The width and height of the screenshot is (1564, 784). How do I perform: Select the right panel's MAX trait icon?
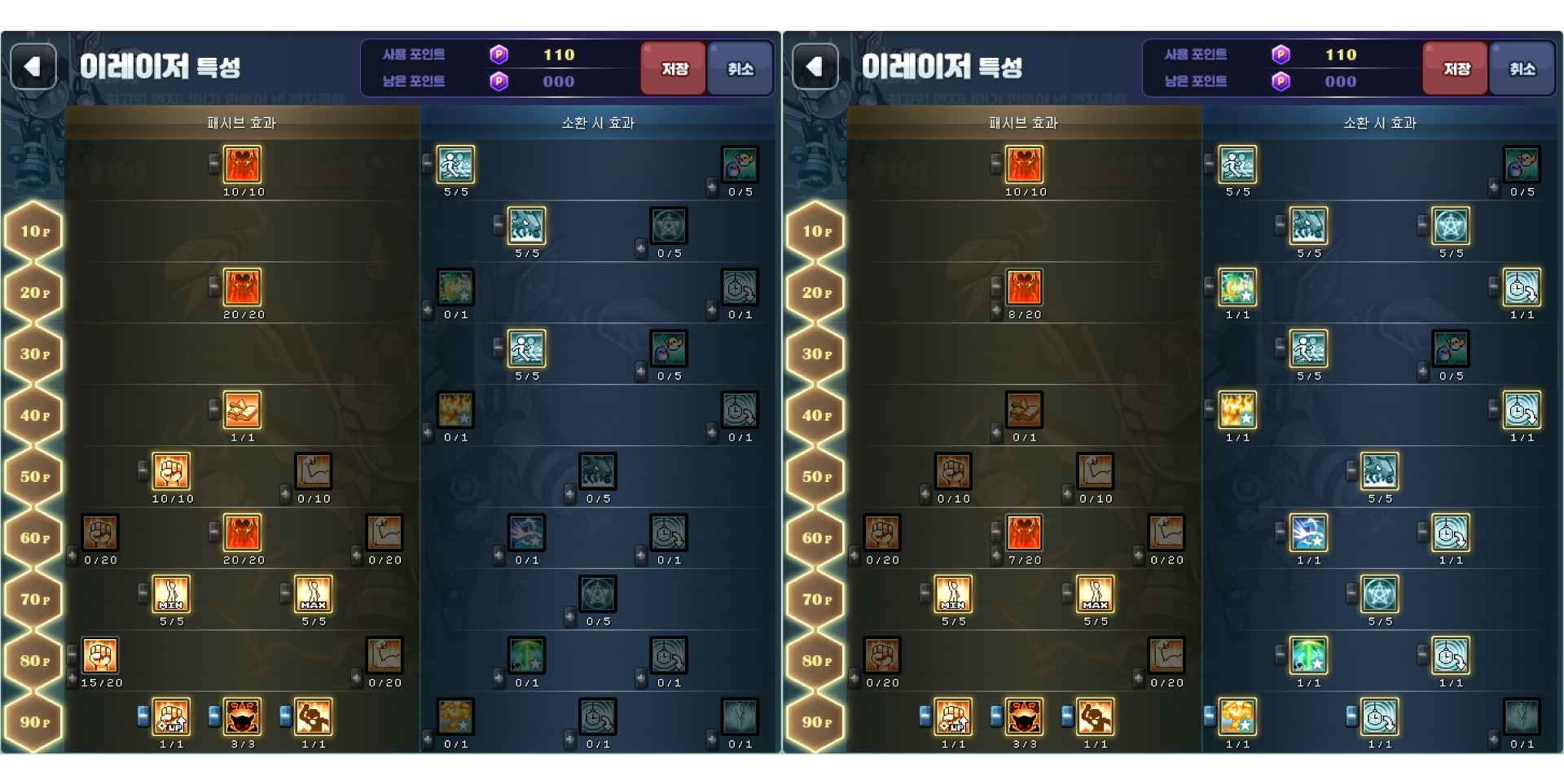(1095, 594)
